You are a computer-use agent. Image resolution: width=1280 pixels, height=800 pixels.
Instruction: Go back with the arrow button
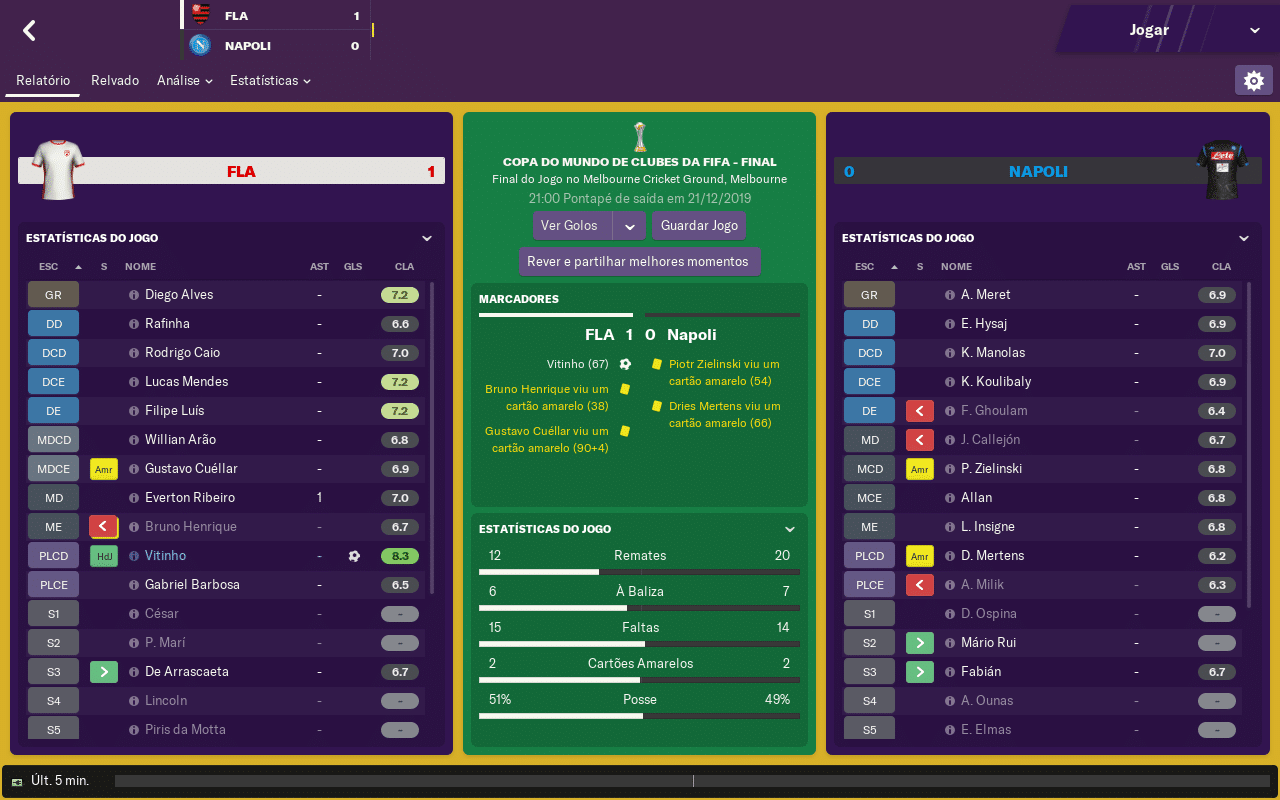[29, 31]
